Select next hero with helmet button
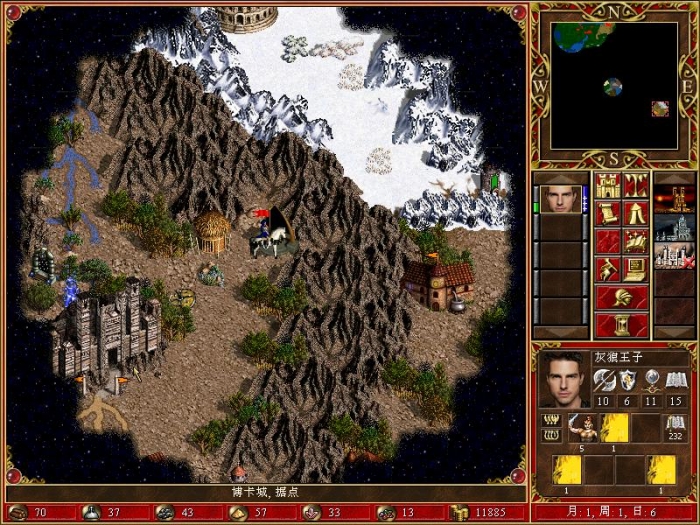700x525 pixels. 622,297
